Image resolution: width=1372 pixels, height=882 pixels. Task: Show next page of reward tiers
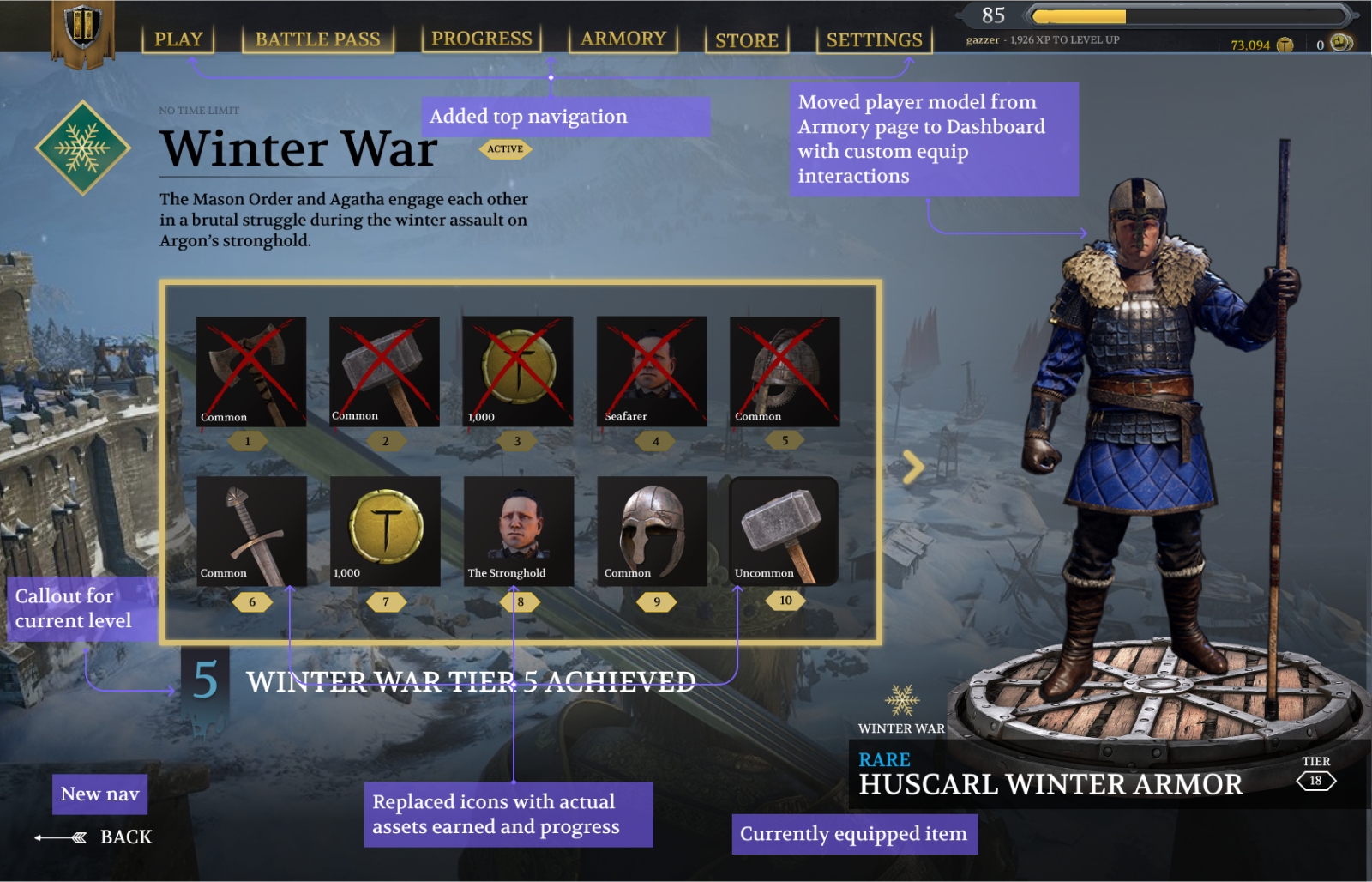coord(914,468)
